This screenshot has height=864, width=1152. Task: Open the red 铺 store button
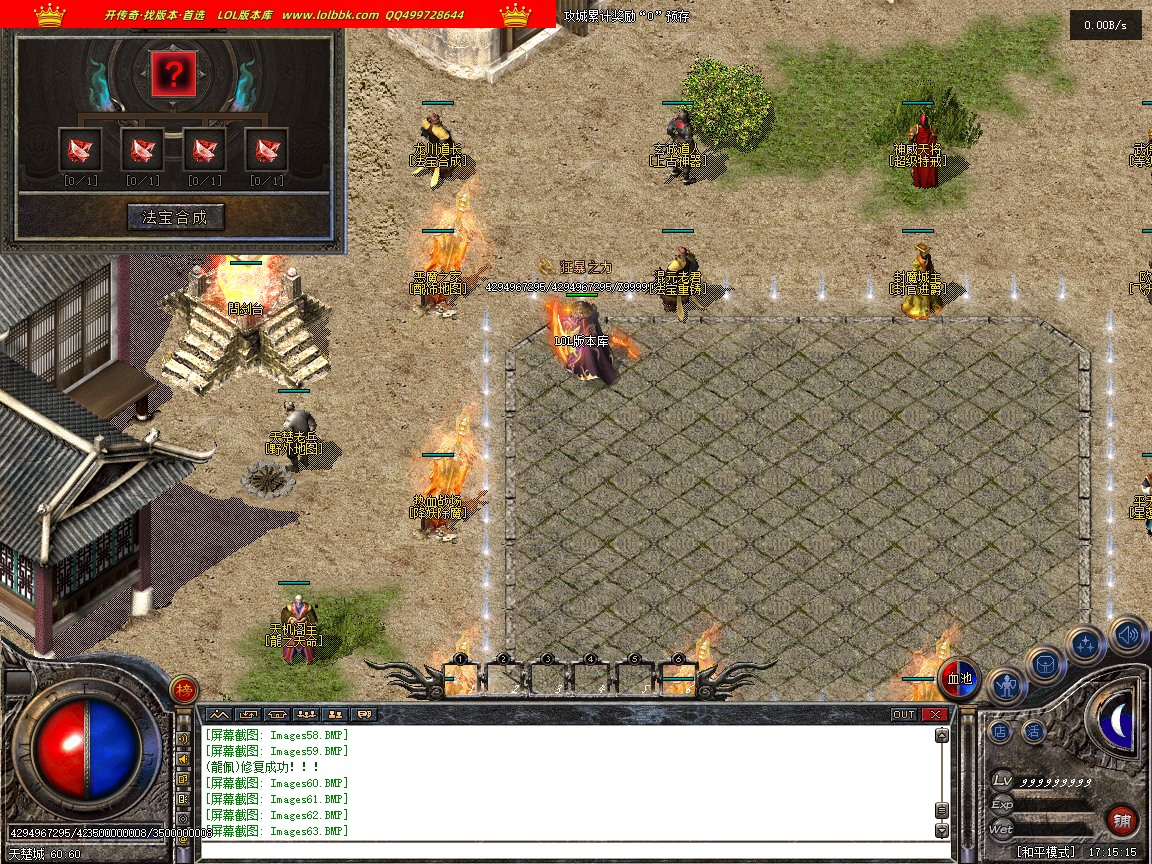1122,822
